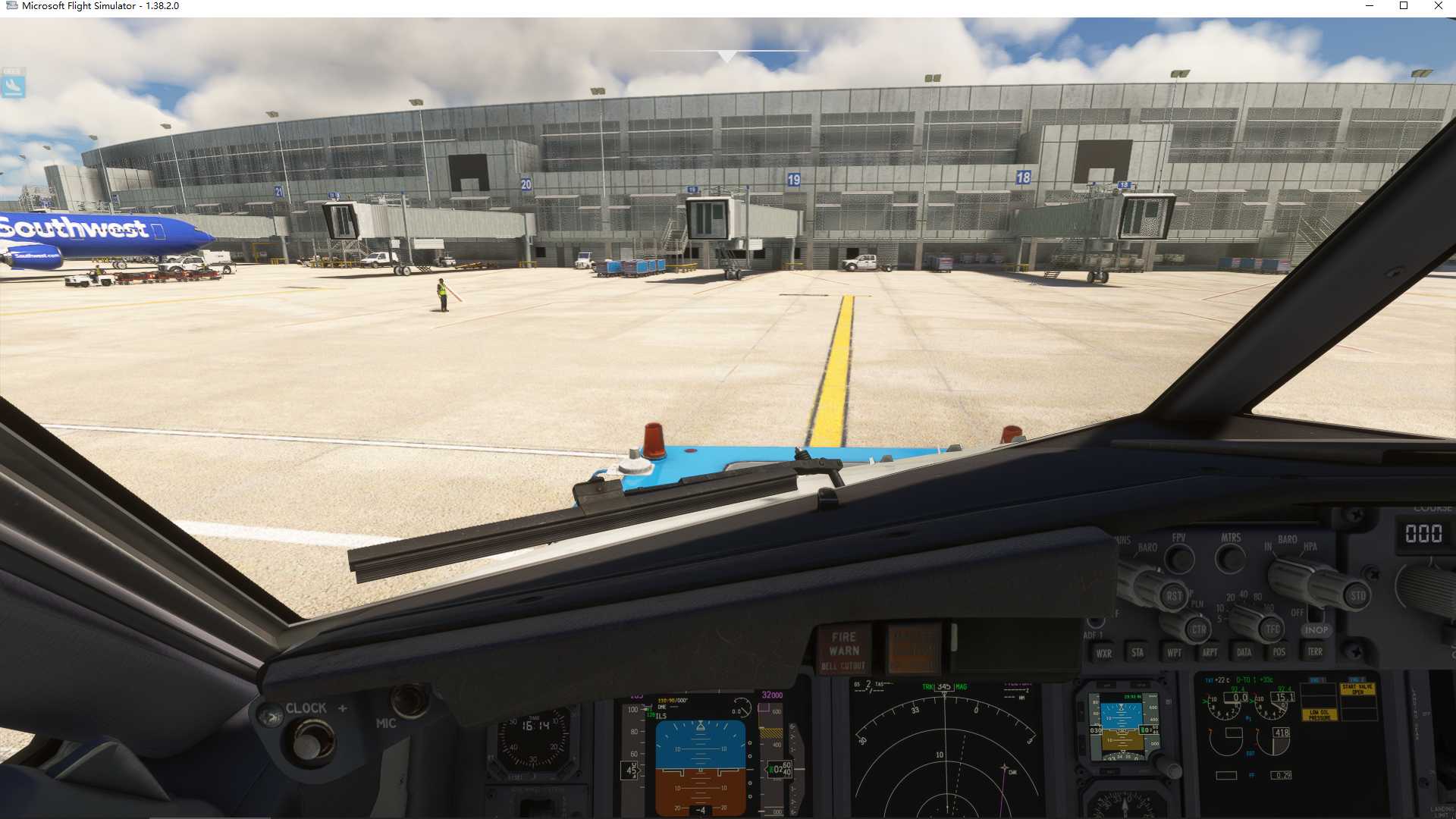Click the TFC traffic knob button
Image resolution: width=1456 pixels, height=819 pixels.
(1272, 629)
